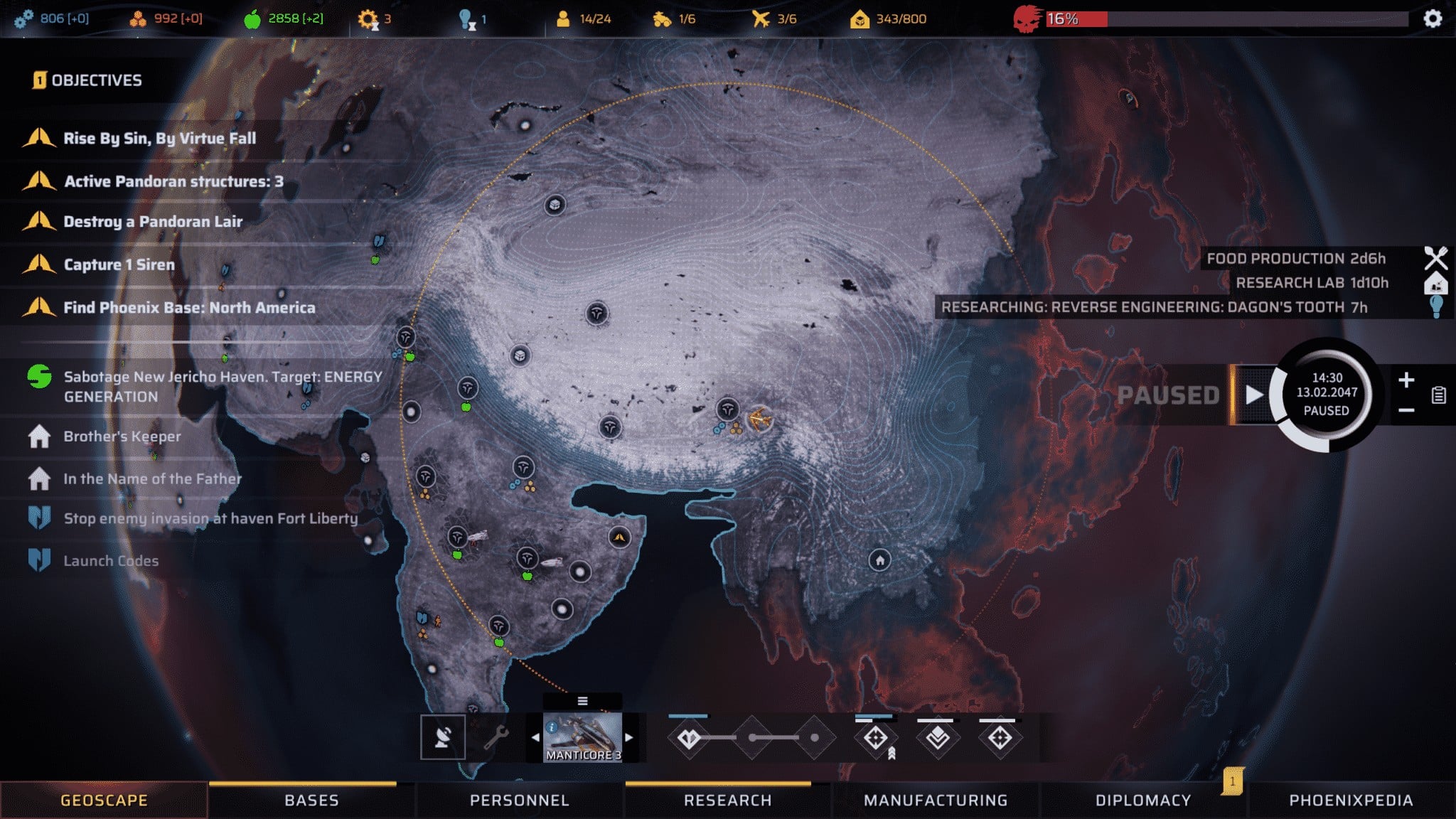Select the Manticore 3 aircraft thumbnail
The height and width of the screenshot is (819, 1456).
582,737
